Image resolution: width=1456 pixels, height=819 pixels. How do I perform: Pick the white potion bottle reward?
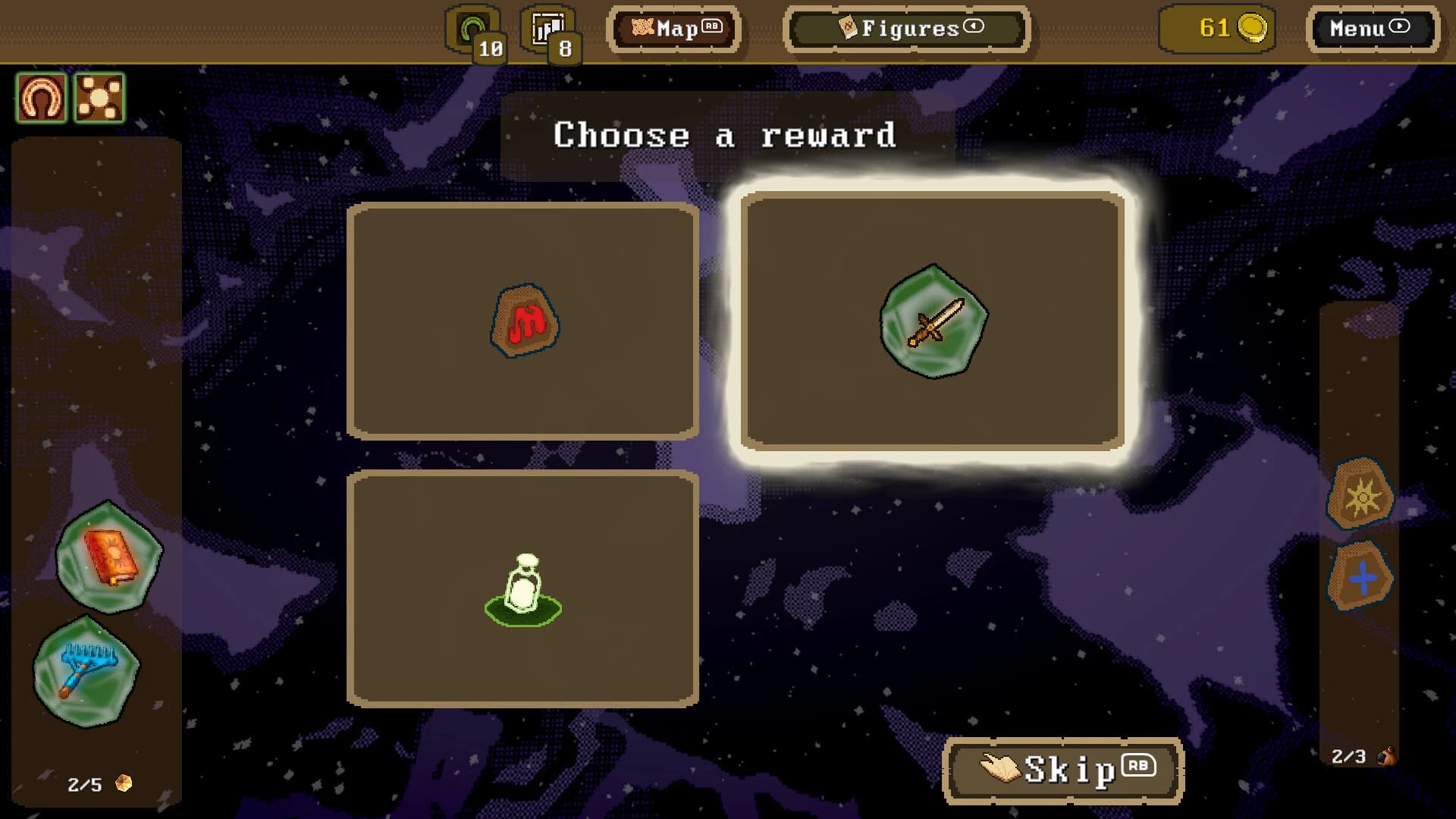pyautogui.click(x=523, y=588)
